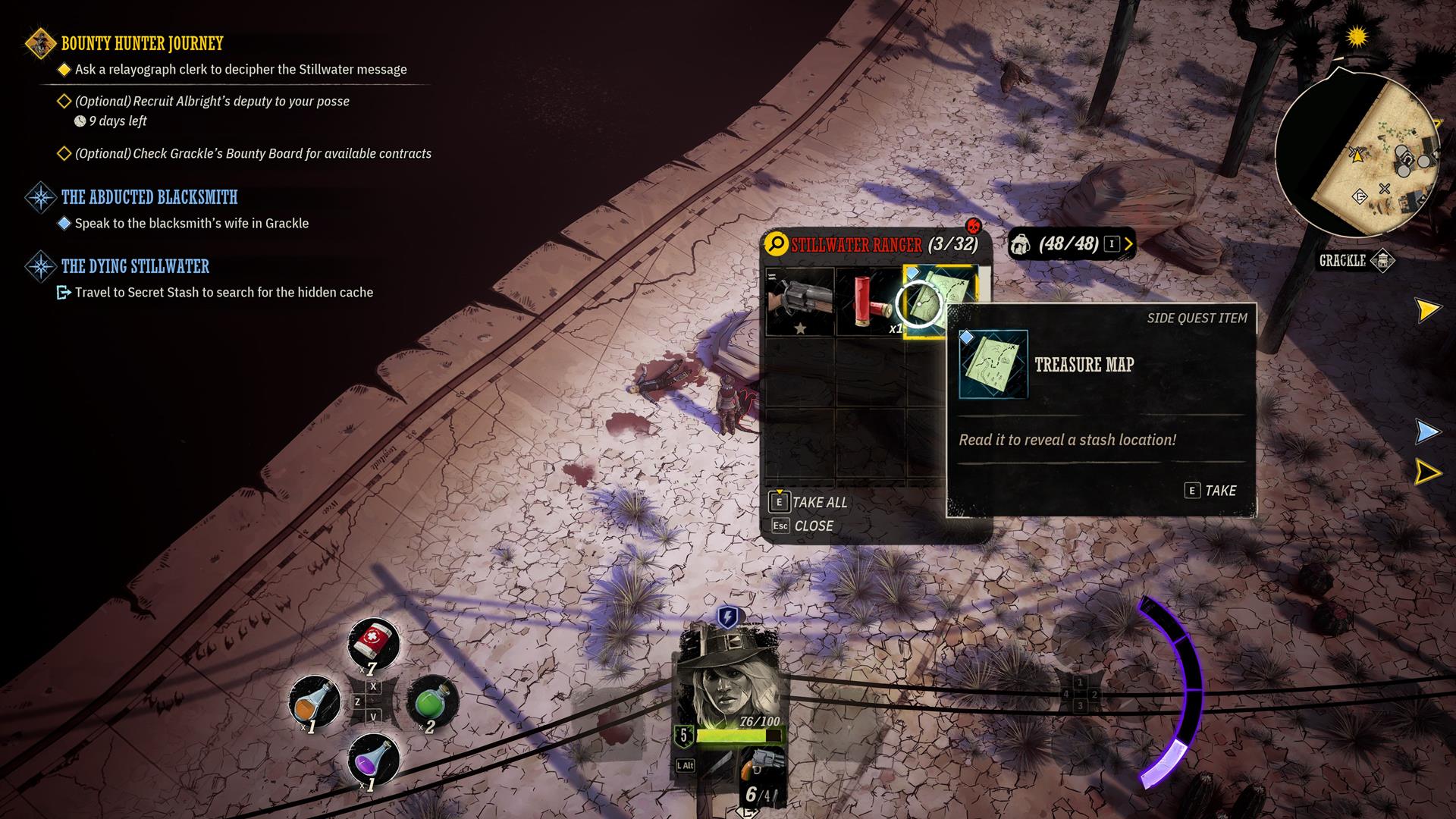Select The Dying Stillwater quest
The height and width of the screenshot is (819, 1456).
click(x=135, y=266)
